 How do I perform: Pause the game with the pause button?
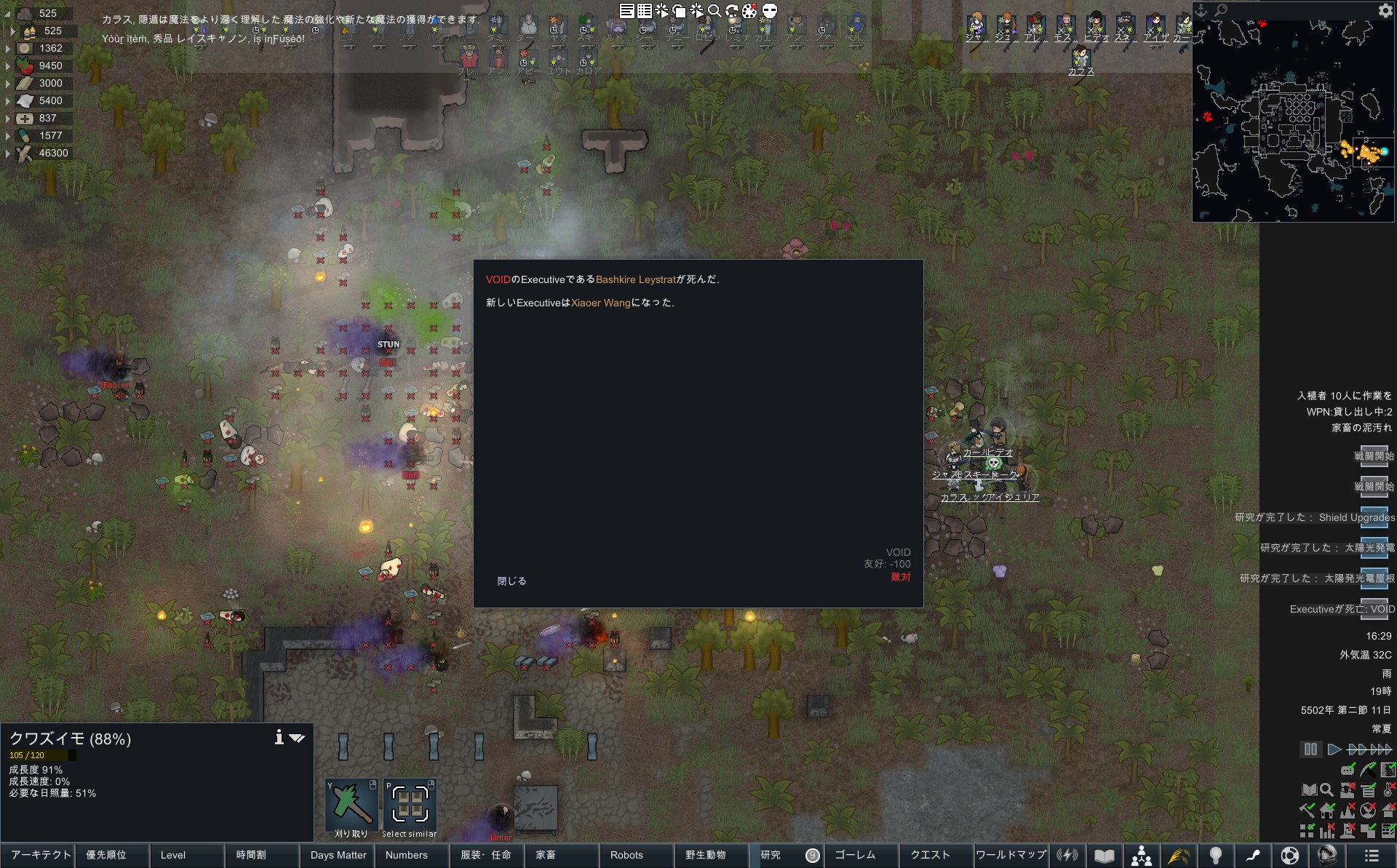1310,749
